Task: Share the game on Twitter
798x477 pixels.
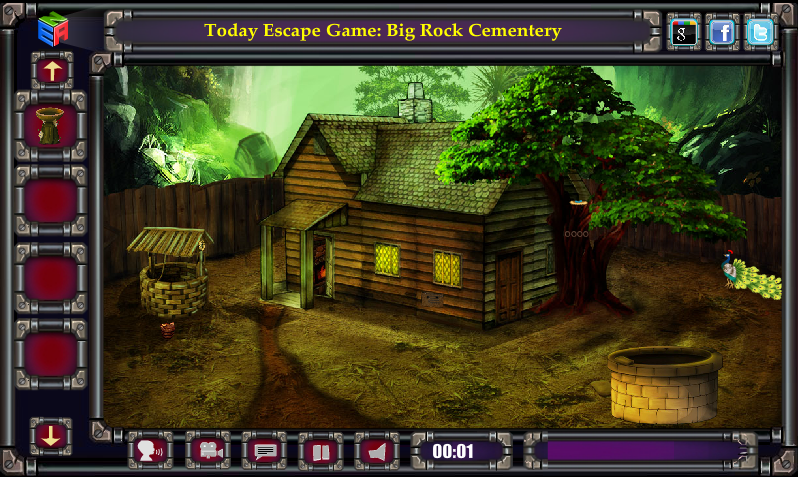Action: [760, 32]
